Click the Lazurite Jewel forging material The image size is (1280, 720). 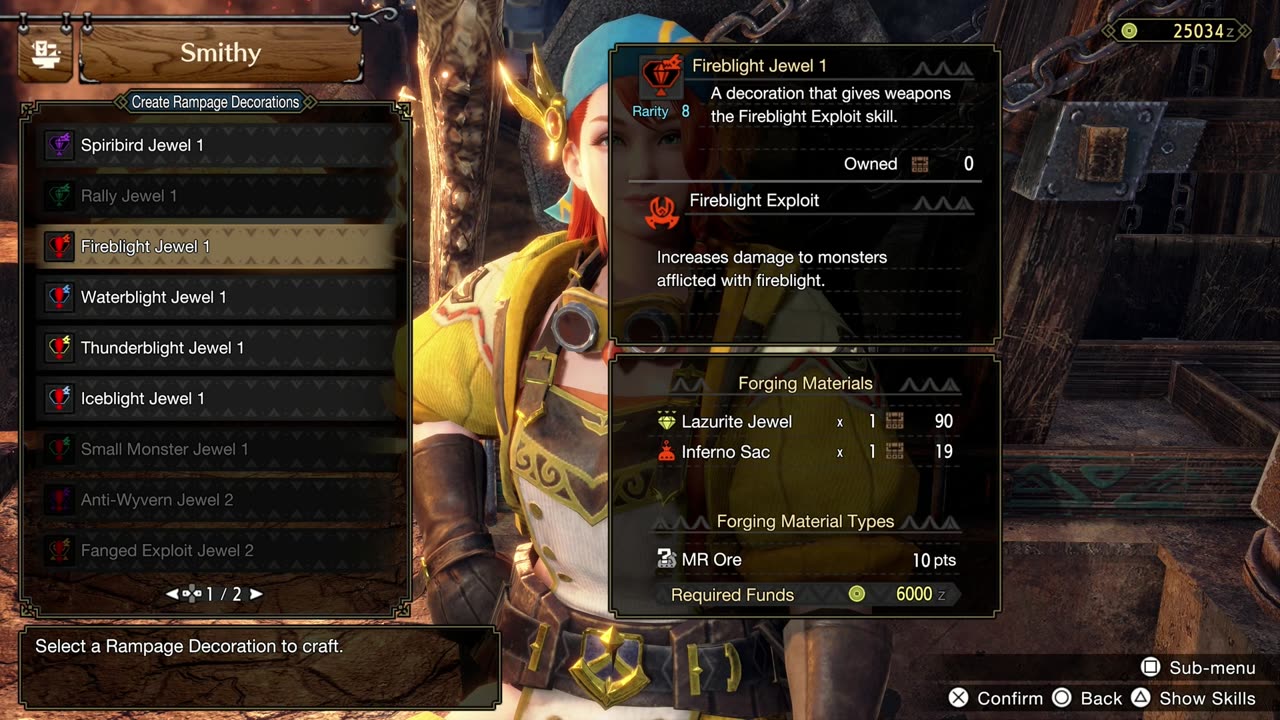(736, 422)
